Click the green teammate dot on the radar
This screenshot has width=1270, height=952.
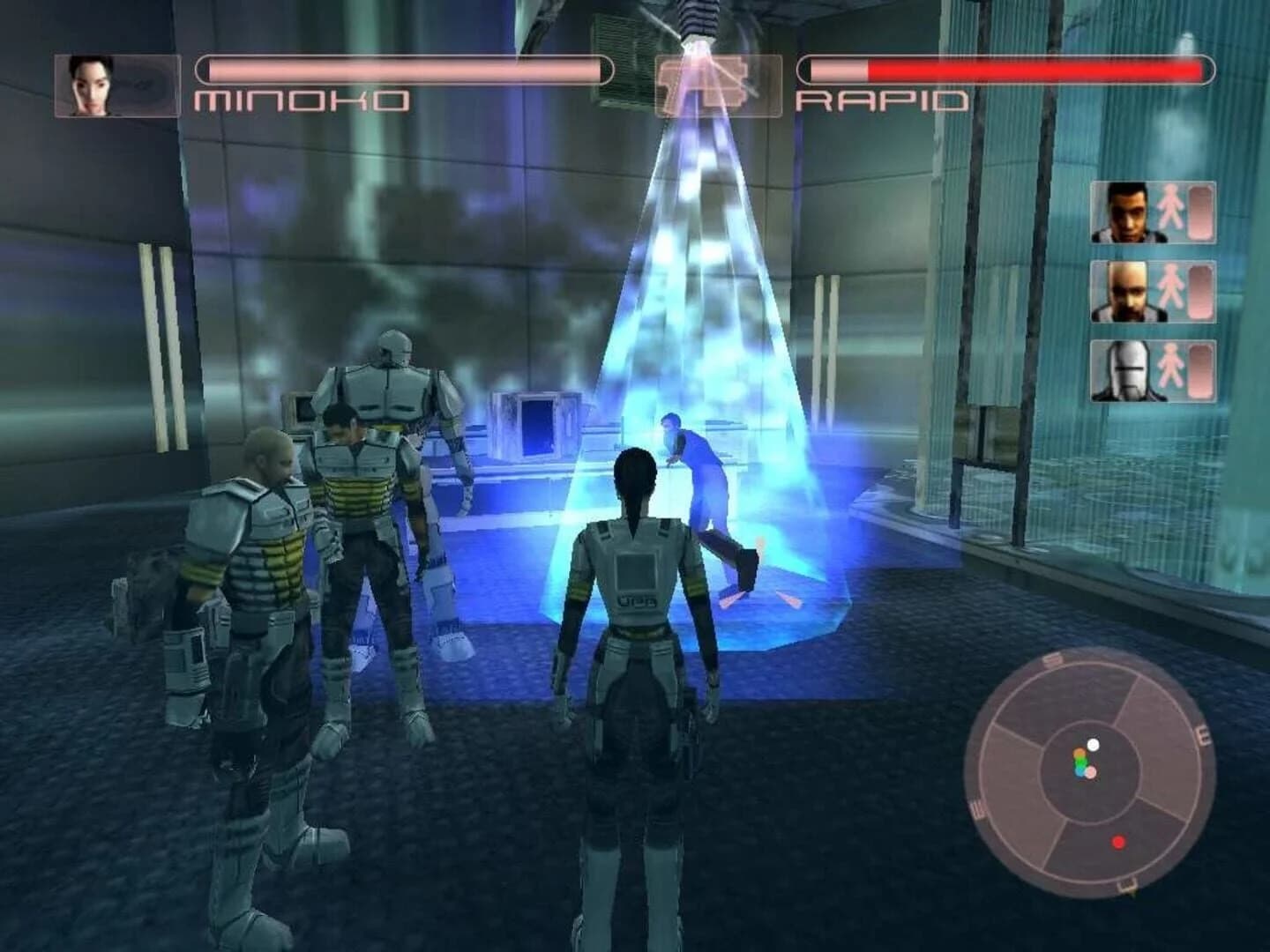point(1080,762)
